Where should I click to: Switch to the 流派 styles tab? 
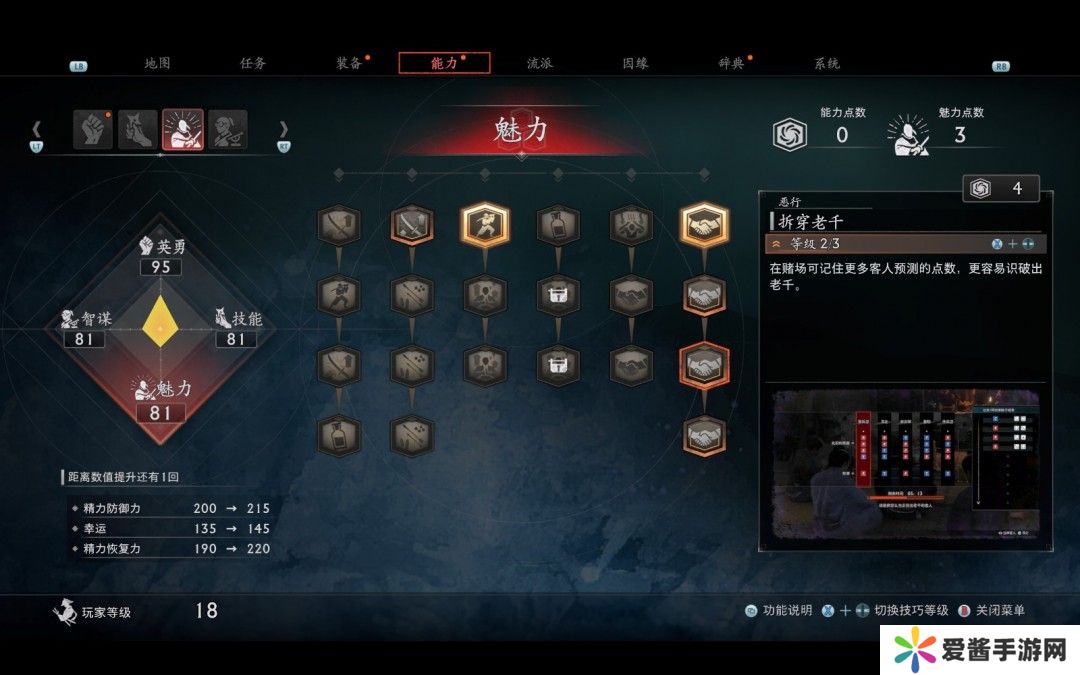coord(540,63)
